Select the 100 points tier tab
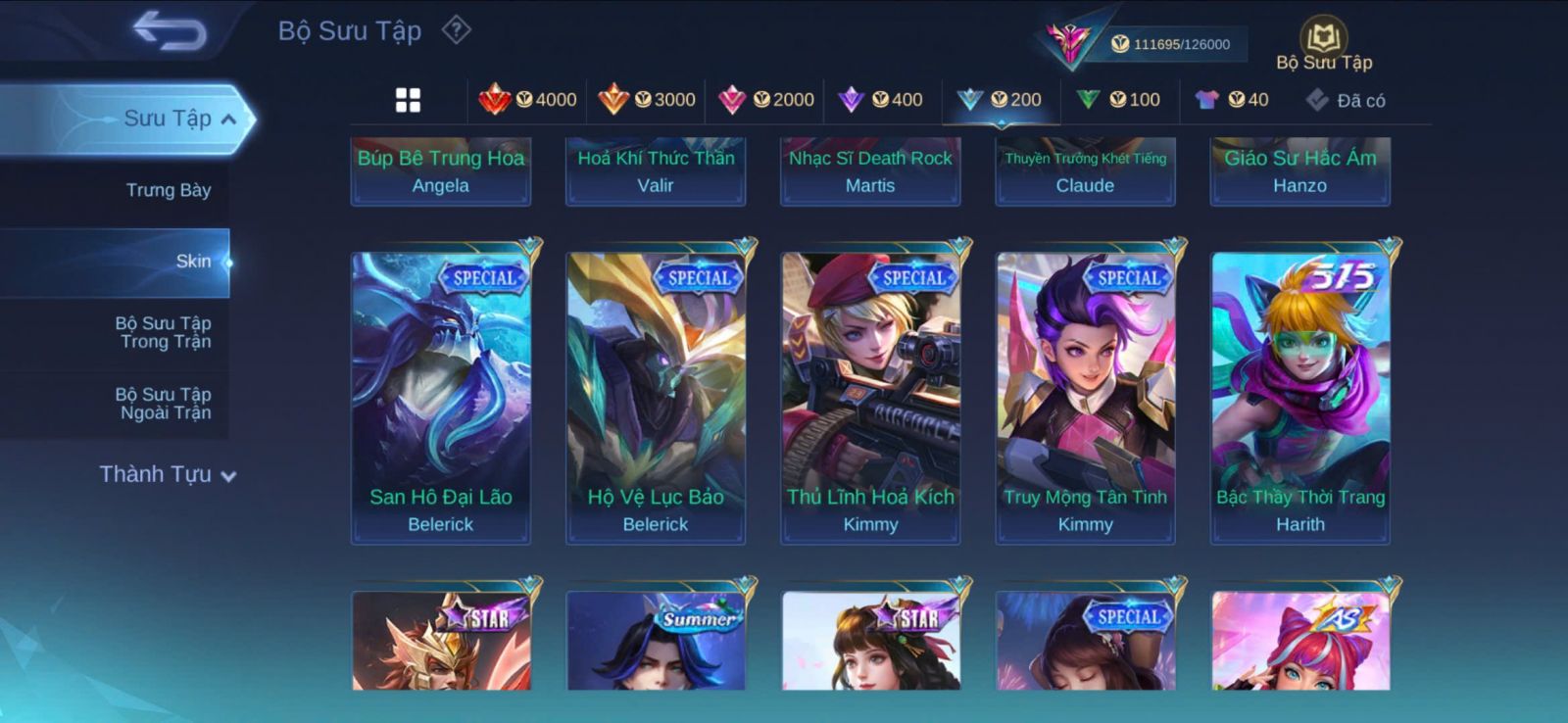Viewport: 1568px width, 723px height. click(x=1118, y=100)
